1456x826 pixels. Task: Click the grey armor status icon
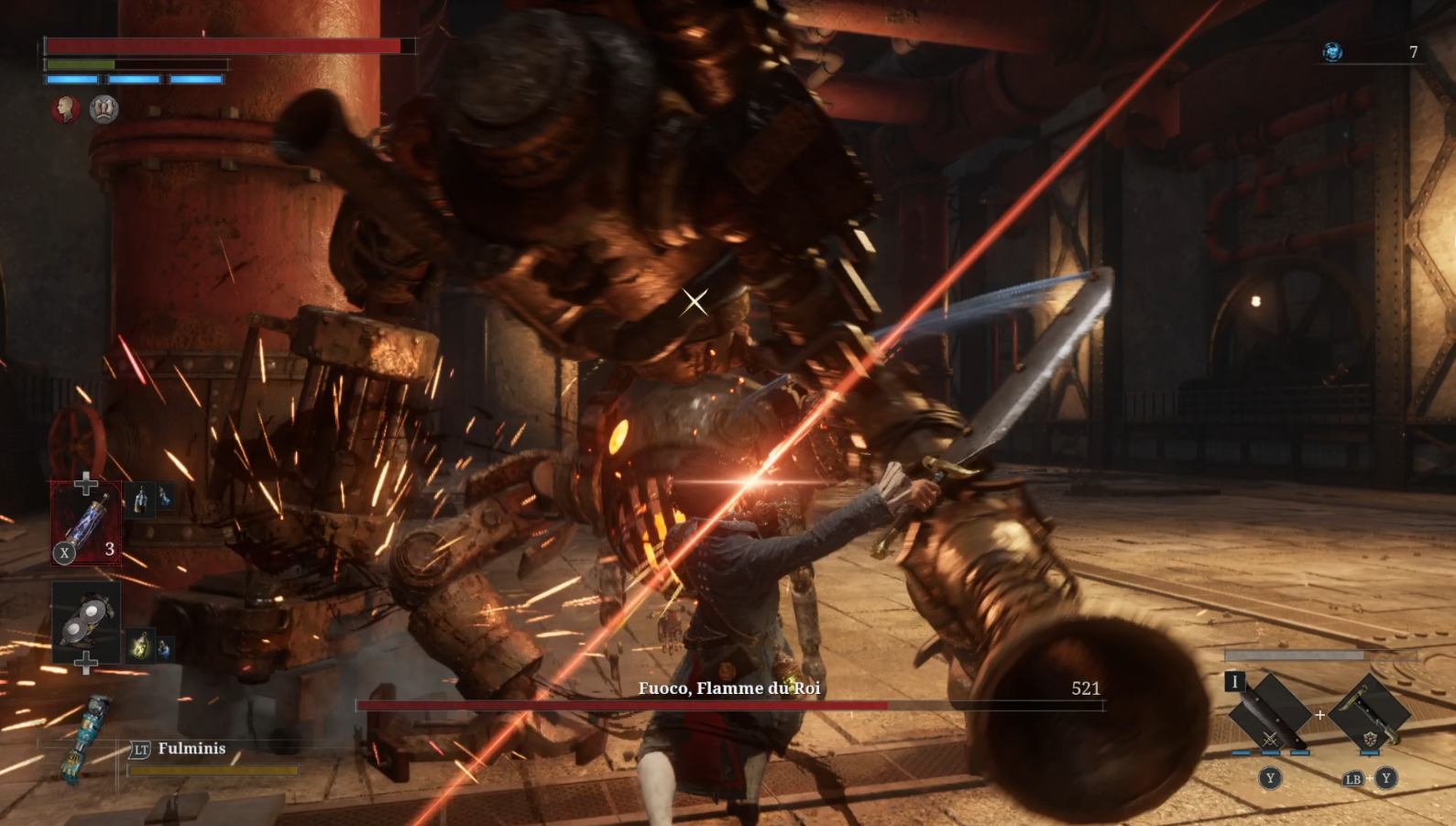[x=104, y=109]
